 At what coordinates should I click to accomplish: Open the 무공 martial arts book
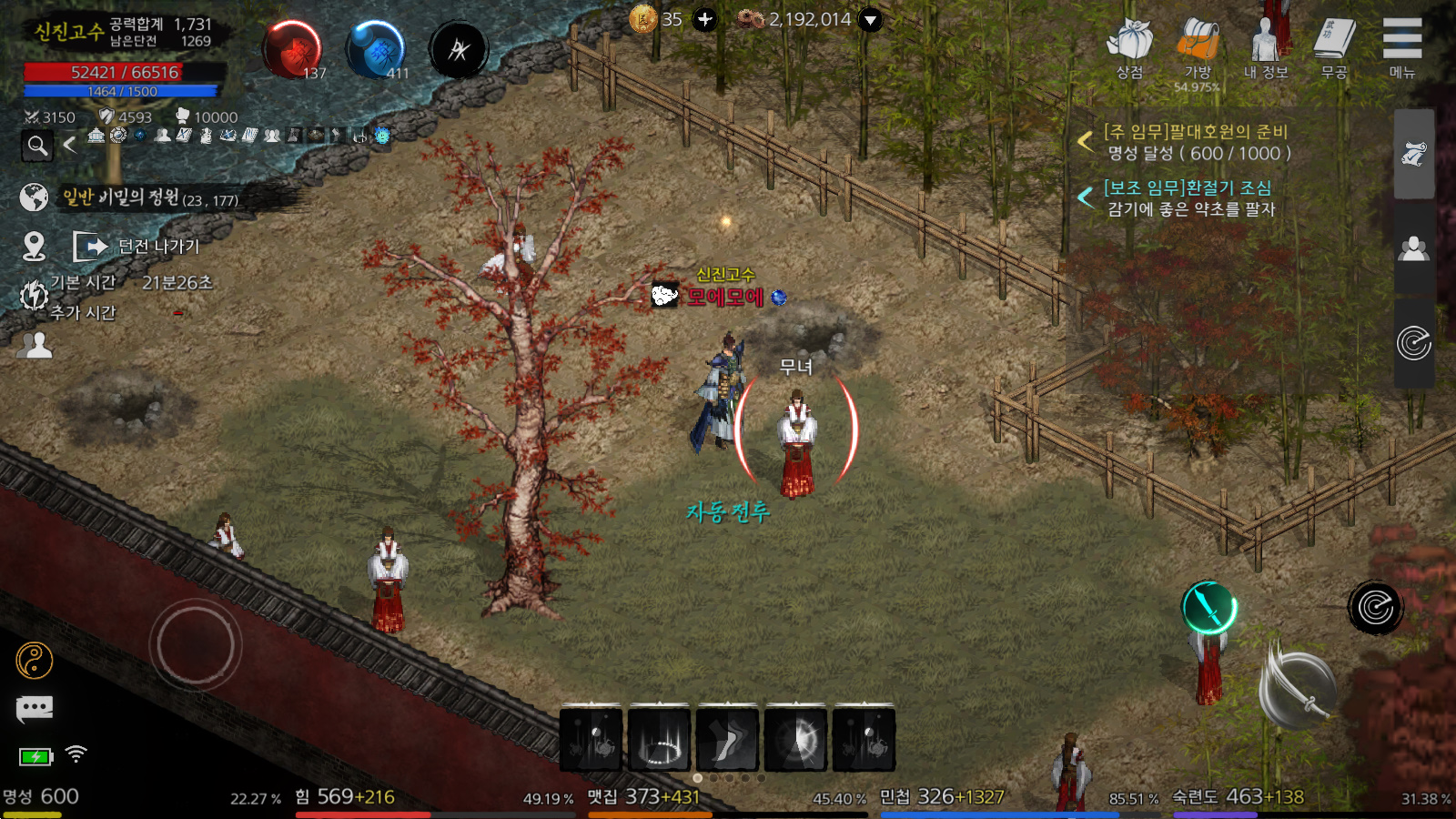click(x=1334, y=47)
